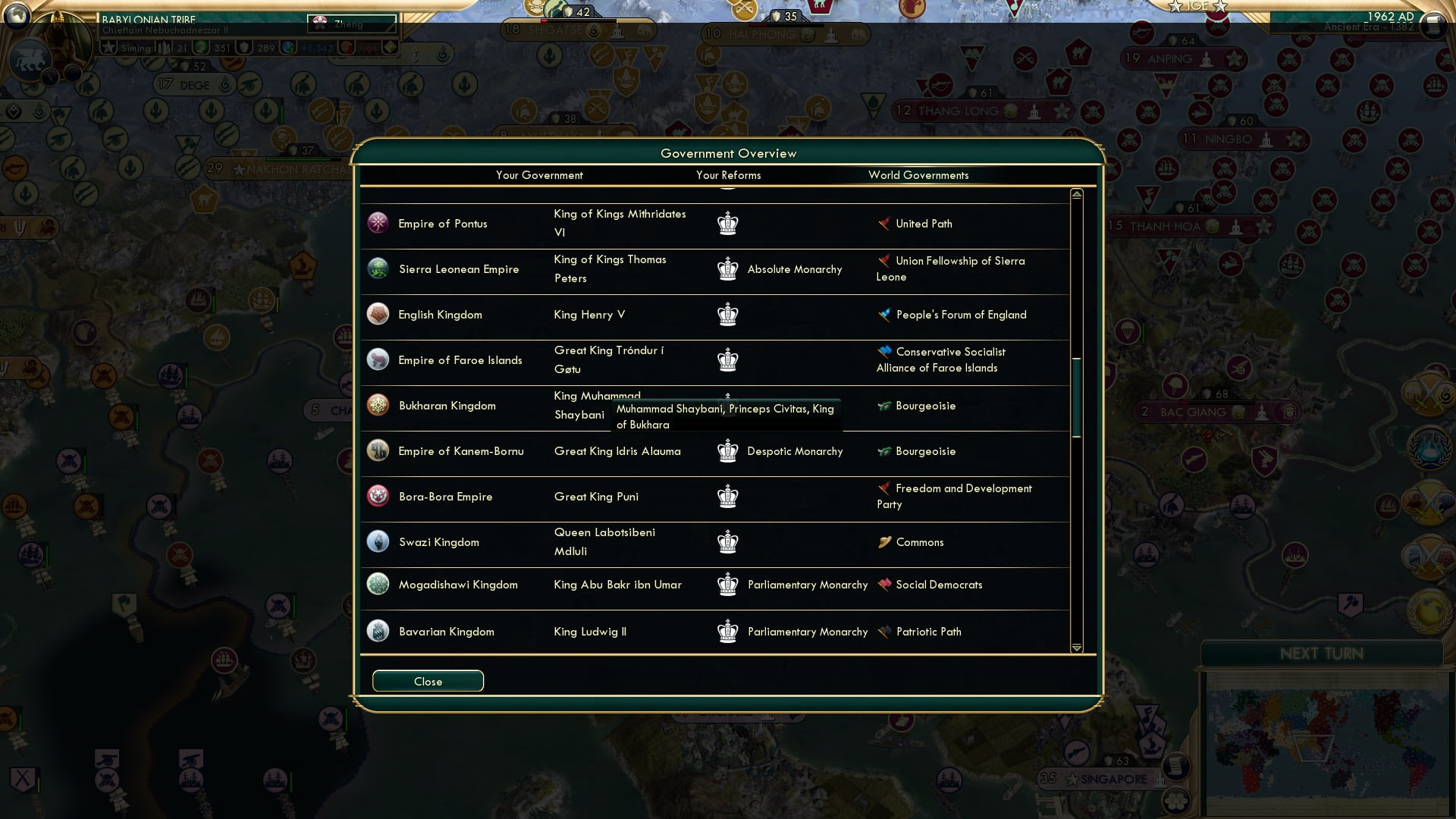Viewport: 1456px width, 819px height.
Task: Click the Bavarian Kingdom civilization icon
Action: (x=378, y=631)
